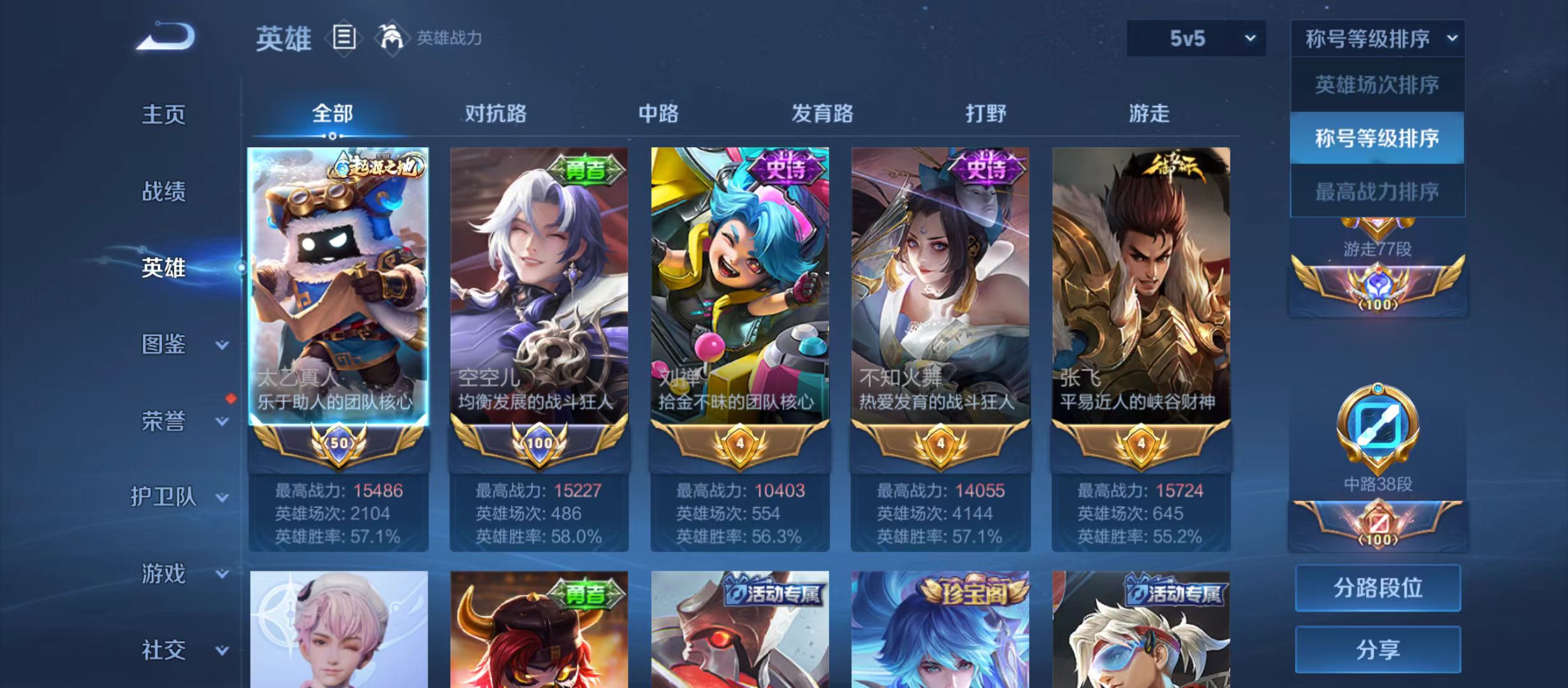The image size is (1568, 688).
Task: Select 最高战力排序 sorting option
Action: click(x=1377, y=190)
